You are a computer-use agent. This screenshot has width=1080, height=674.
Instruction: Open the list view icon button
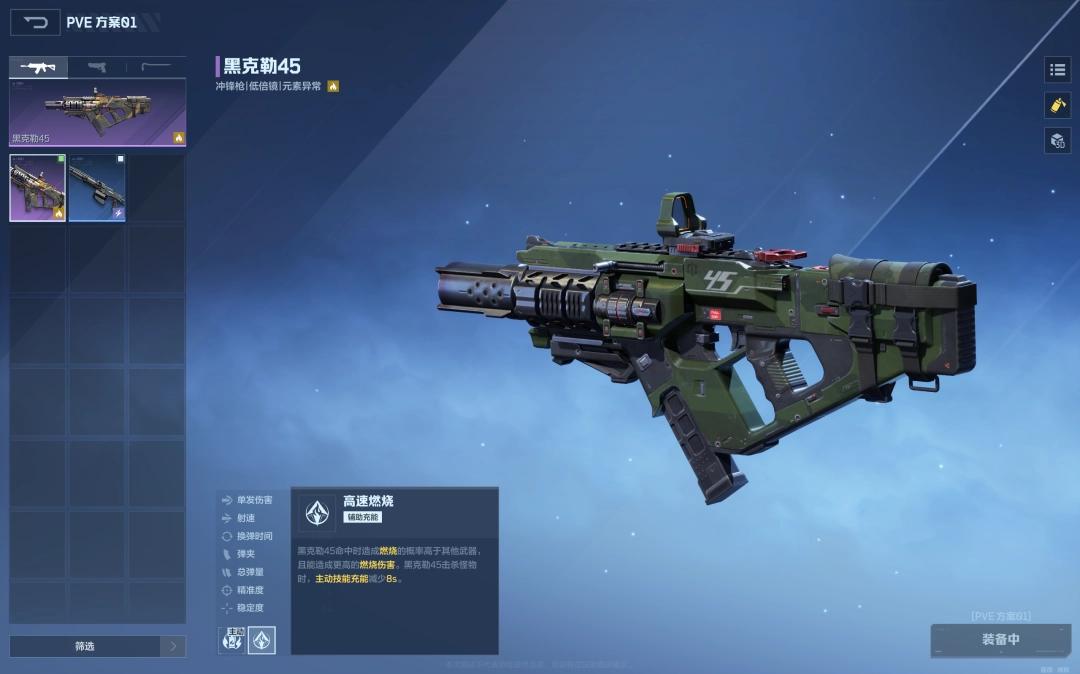(x=1057, y=69)
